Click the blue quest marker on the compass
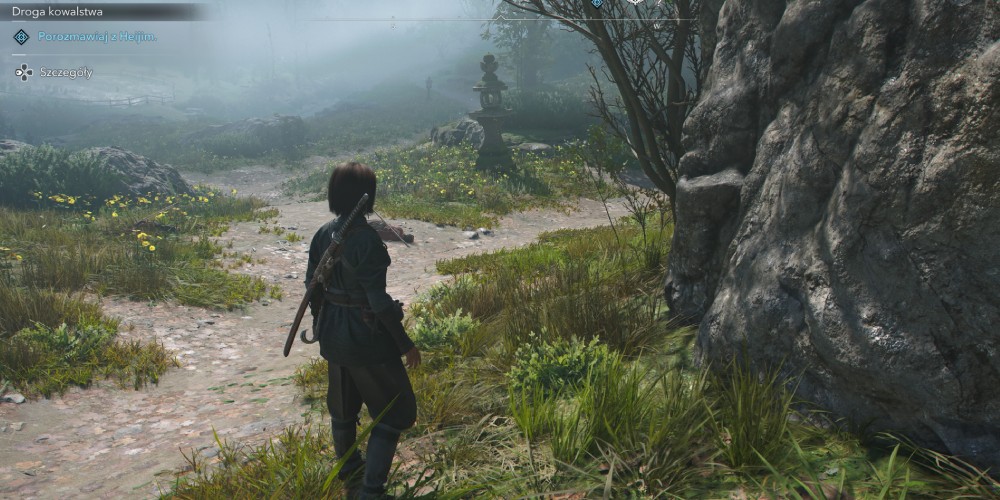Viewport: 1000px width, 500px height. [597, 3]
